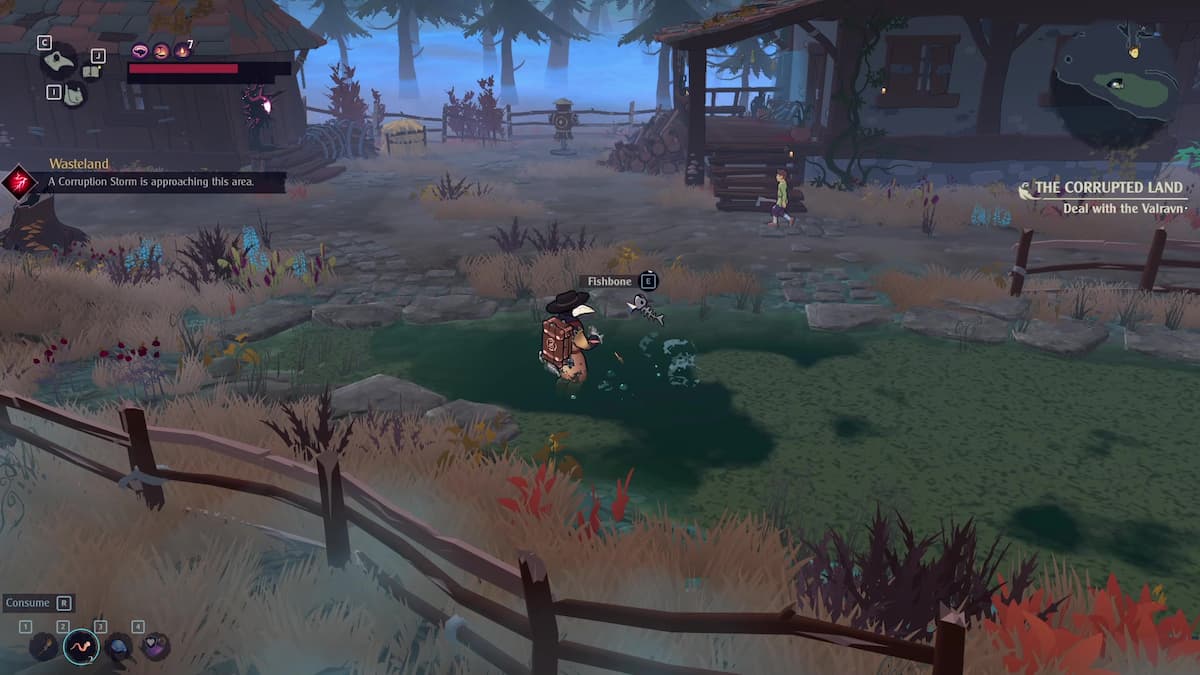
Task: Select the blue item in hotbar
Action: 118,646
